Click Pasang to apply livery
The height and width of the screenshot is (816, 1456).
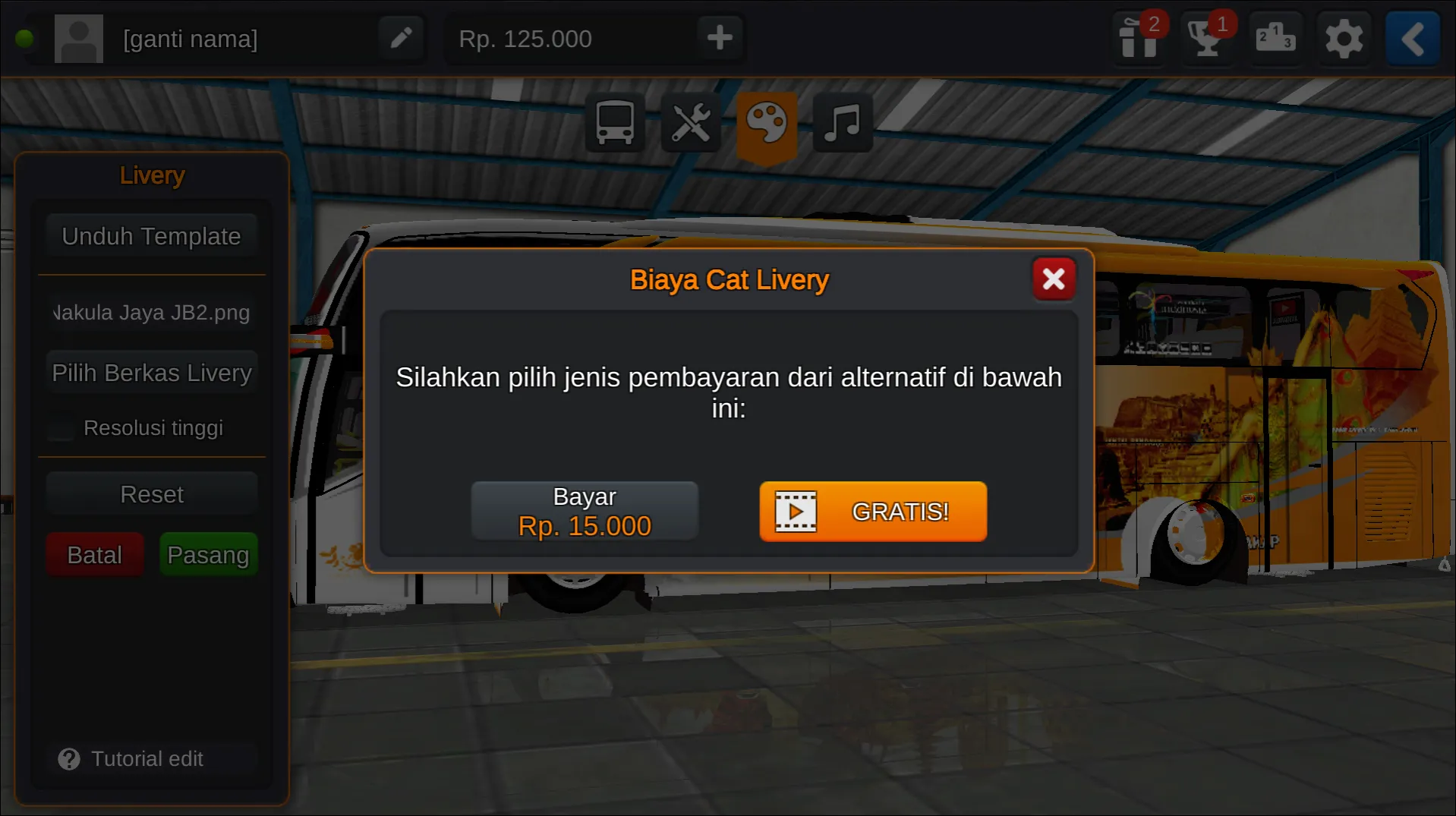click(x=208, y=554)
